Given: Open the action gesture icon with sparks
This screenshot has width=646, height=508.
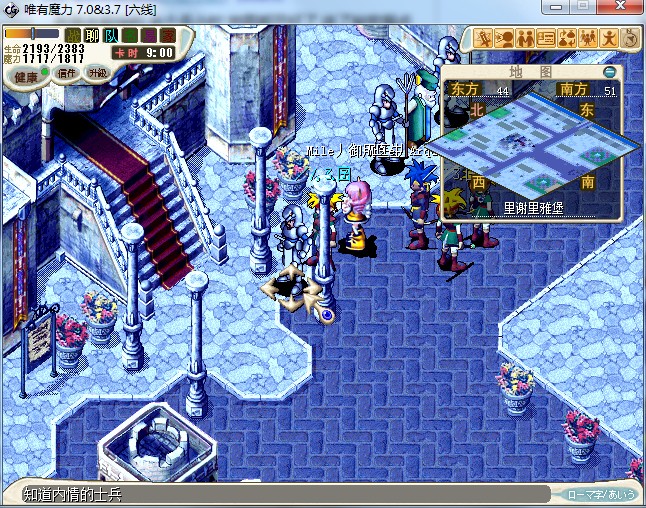Looking at the screenshot, I should point(483,38).
